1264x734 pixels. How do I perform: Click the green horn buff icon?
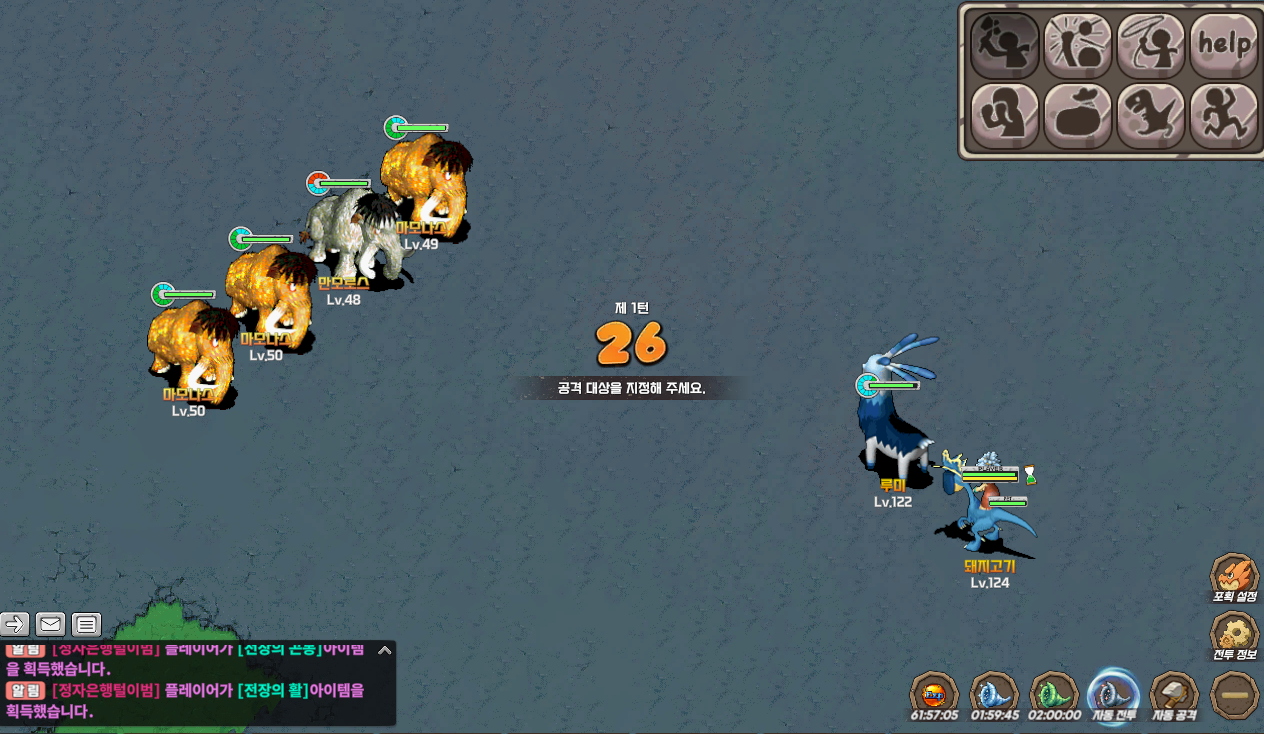[x=1054, y=692]
